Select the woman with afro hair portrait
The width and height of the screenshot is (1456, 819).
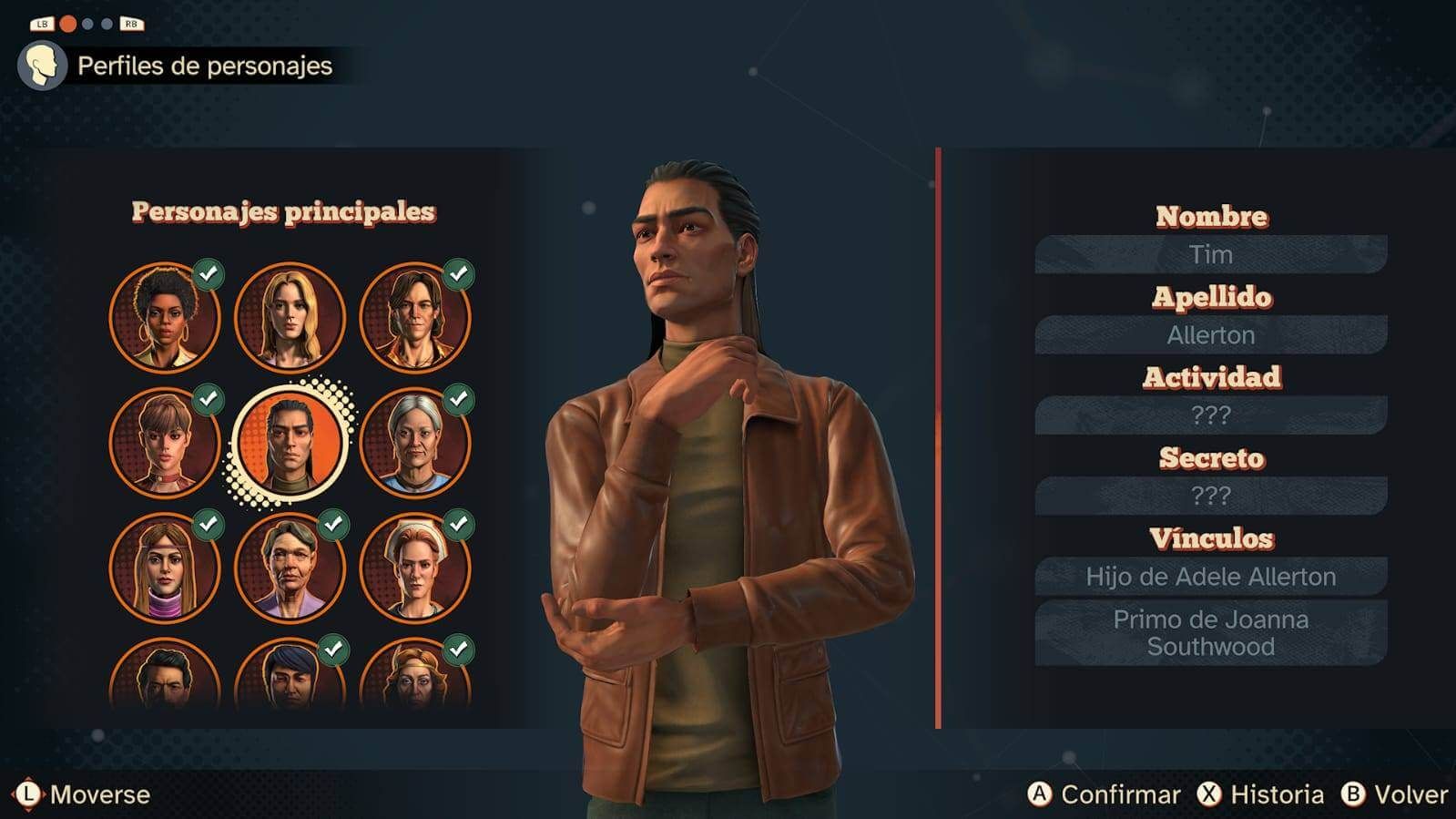[x=165, y=318]
